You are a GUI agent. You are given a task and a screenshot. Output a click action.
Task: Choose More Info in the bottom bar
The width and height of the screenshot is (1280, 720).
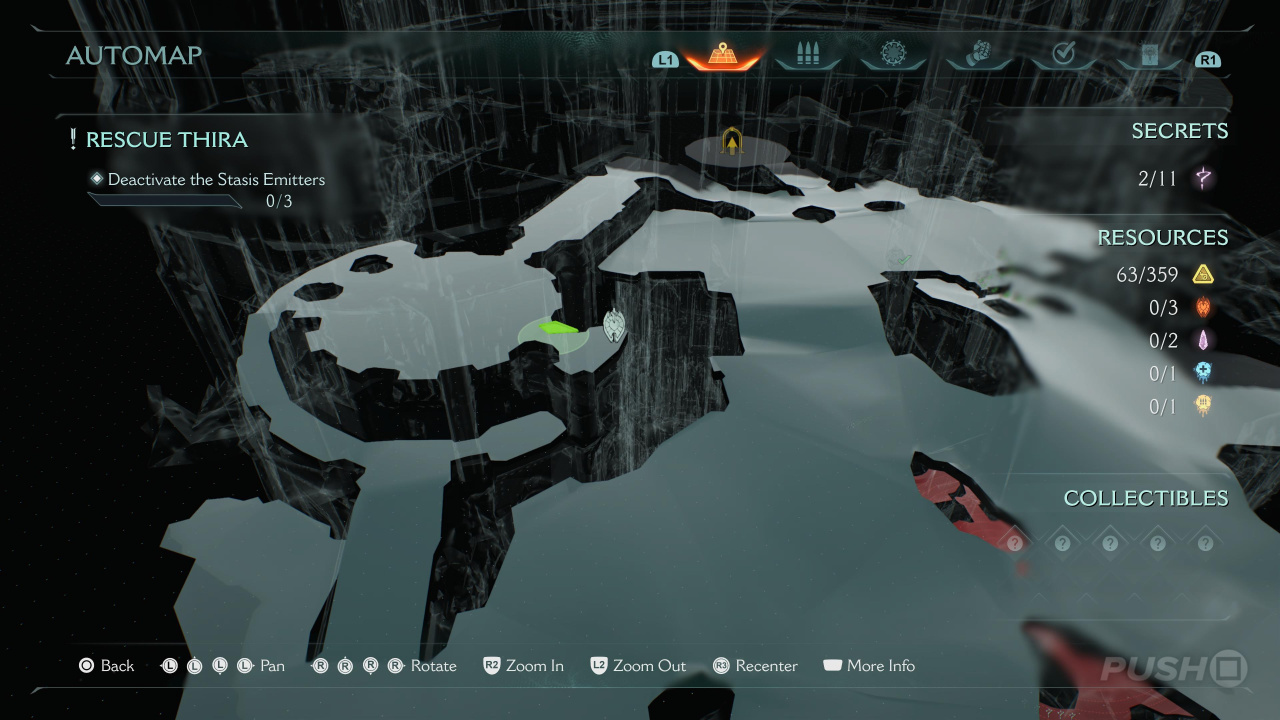pos(868,666)
